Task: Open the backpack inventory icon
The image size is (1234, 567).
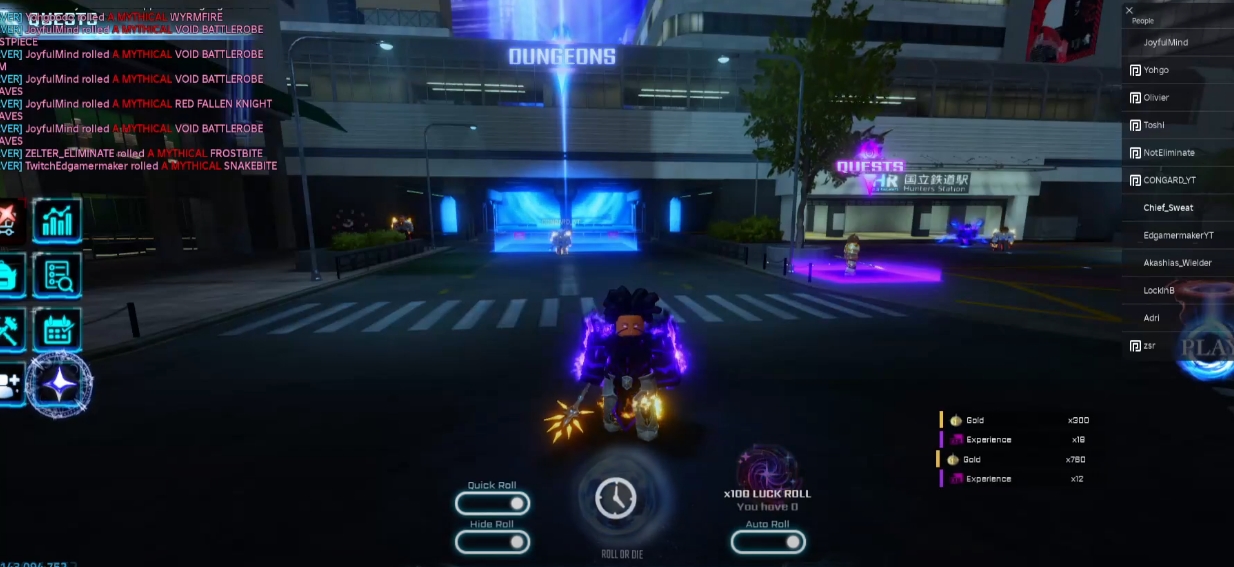Action: click(8, 275)
